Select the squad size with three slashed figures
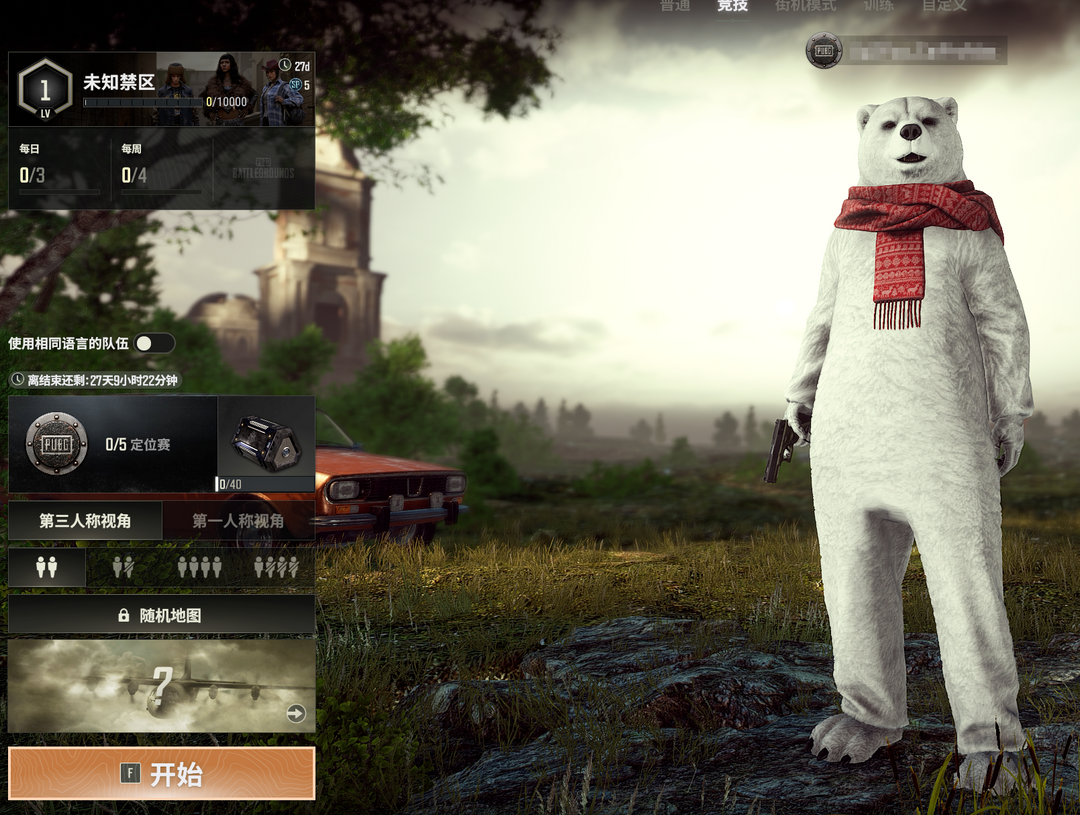 click(x=276, y=568)
